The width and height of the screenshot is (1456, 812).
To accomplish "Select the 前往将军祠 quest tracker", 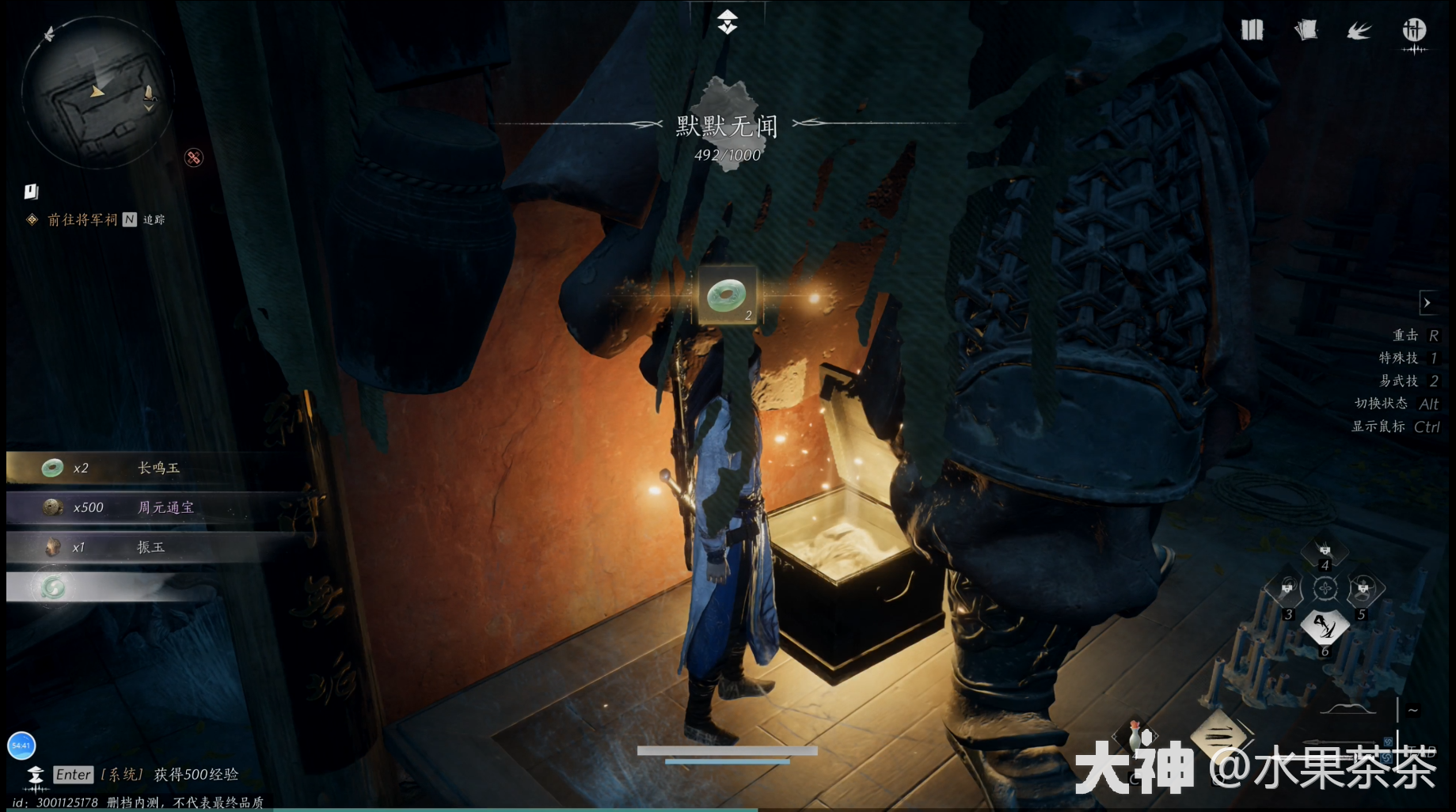I will (x=82, y=219).
